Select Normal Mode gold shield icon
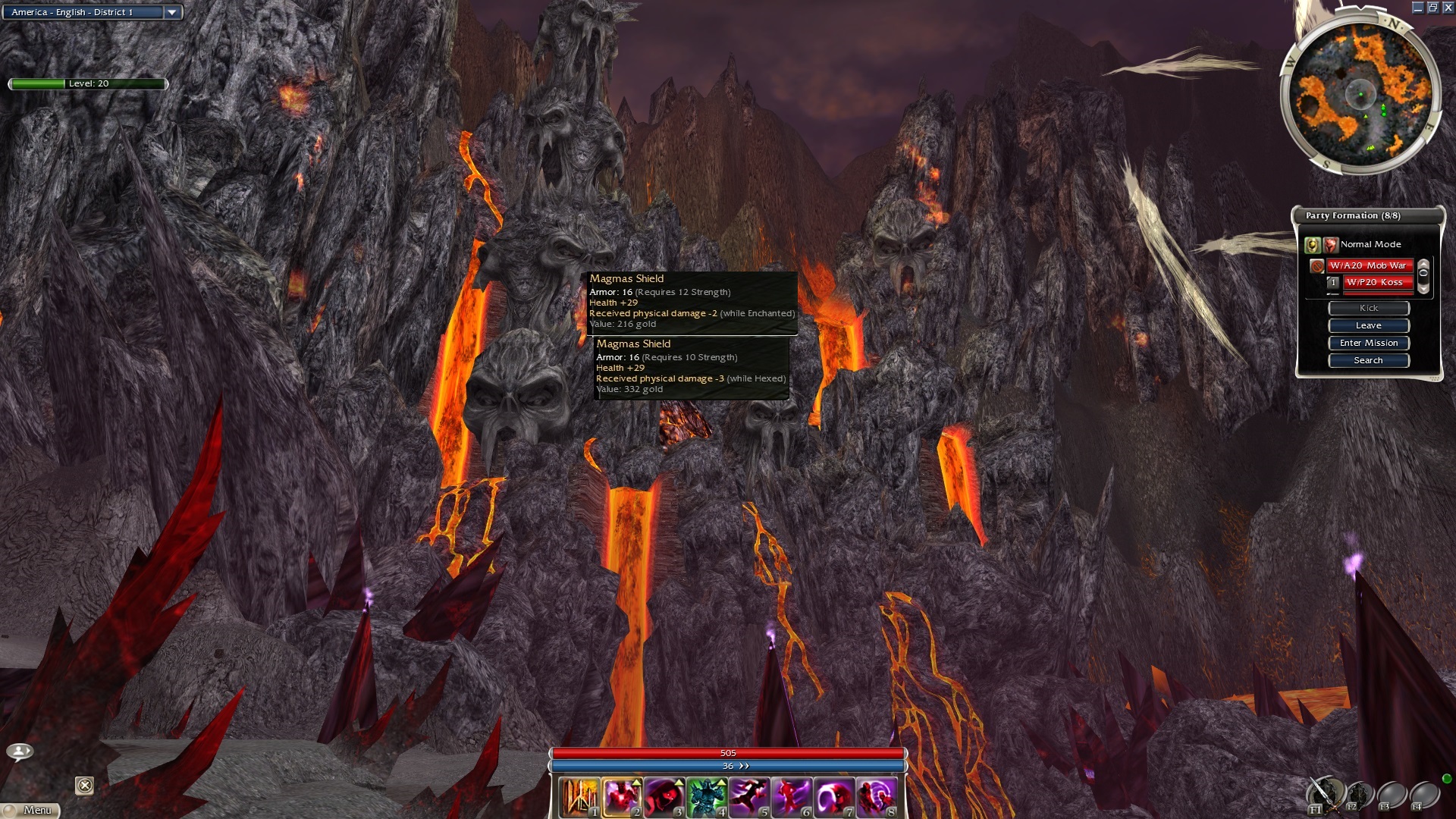This screenshot has width=1456, height=819. point(1312,244)
